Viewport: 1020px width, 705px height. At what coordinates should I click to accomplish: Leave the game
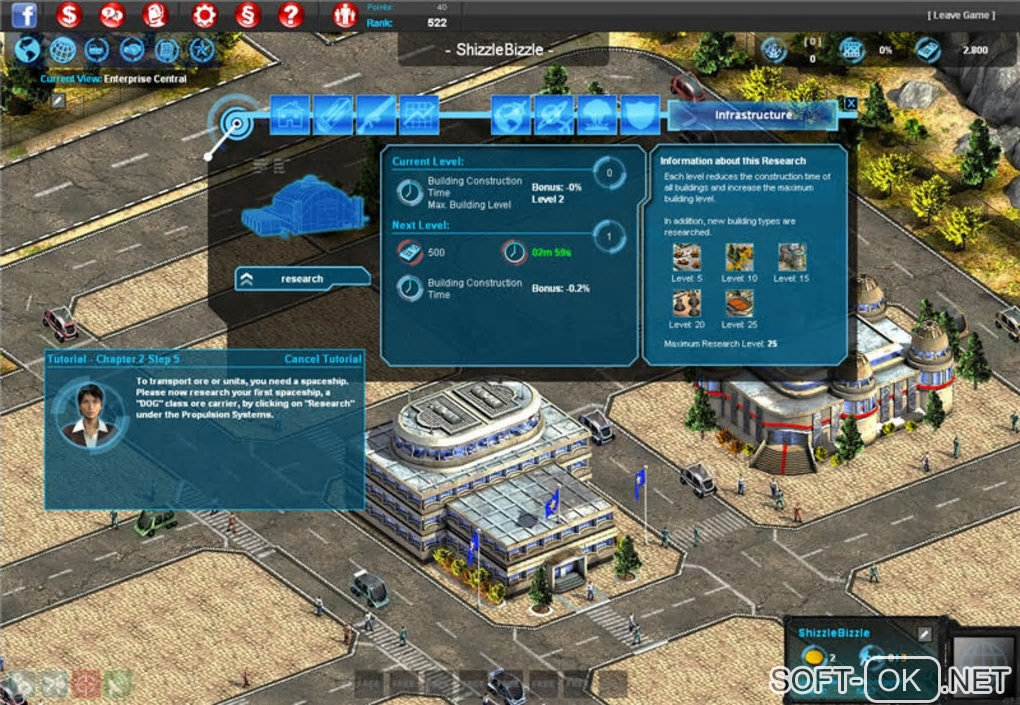tap(962, 15)
